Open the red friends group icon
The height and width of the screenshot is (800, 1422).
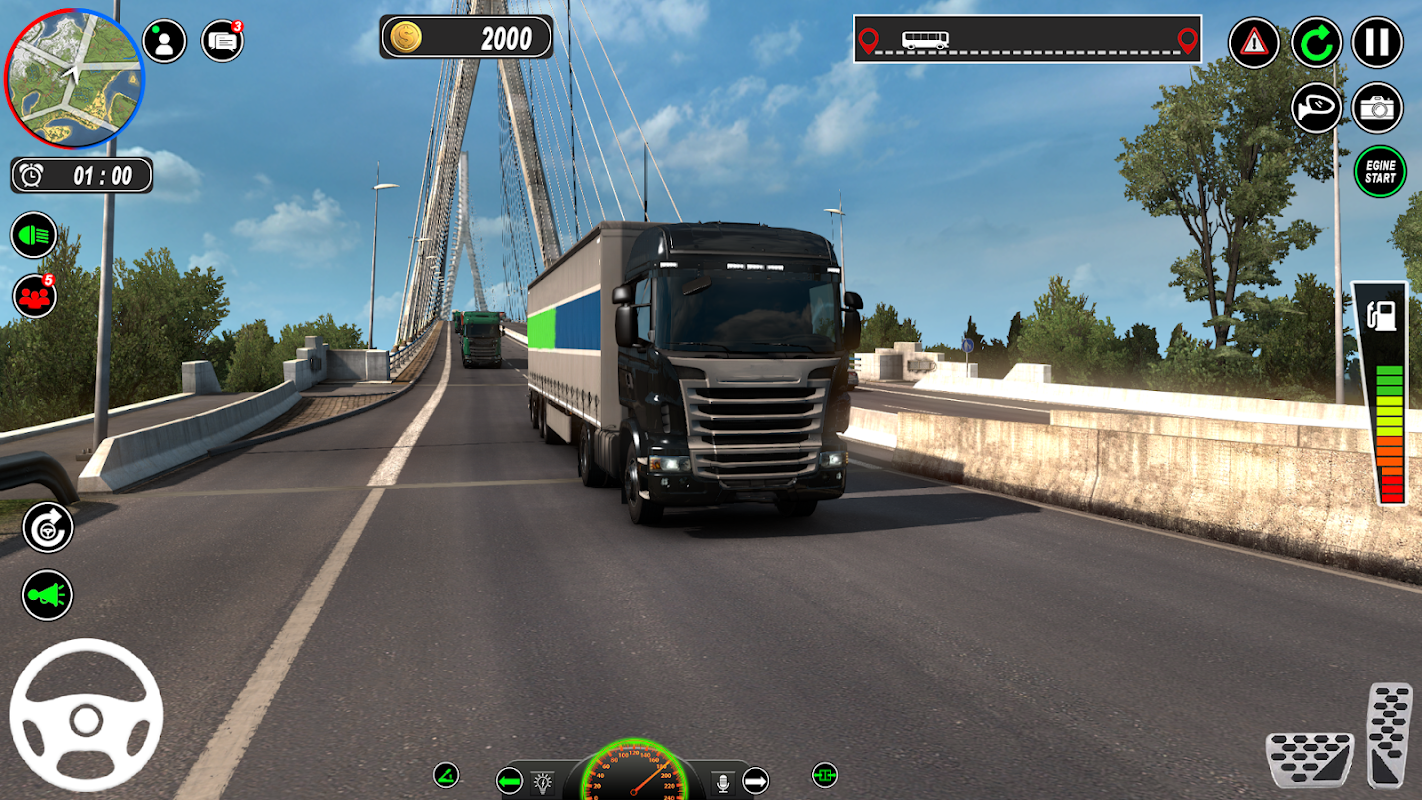[34, 296]
